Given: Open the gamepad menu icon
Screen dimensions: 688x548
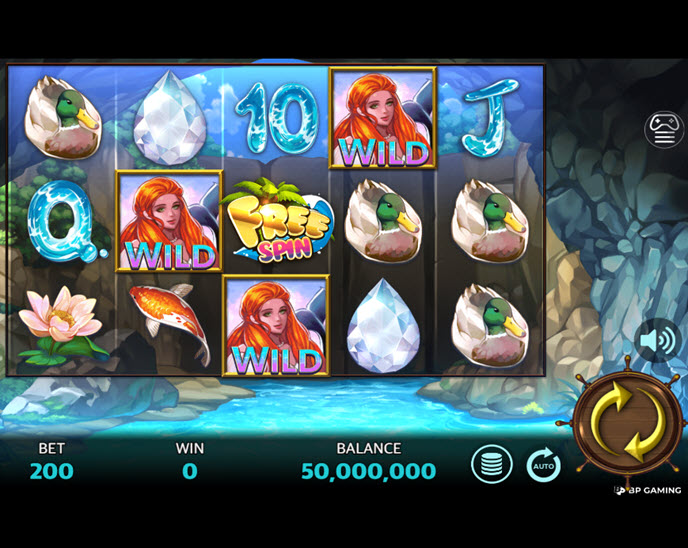Looking at the screenshot, I should coord(664,130).
